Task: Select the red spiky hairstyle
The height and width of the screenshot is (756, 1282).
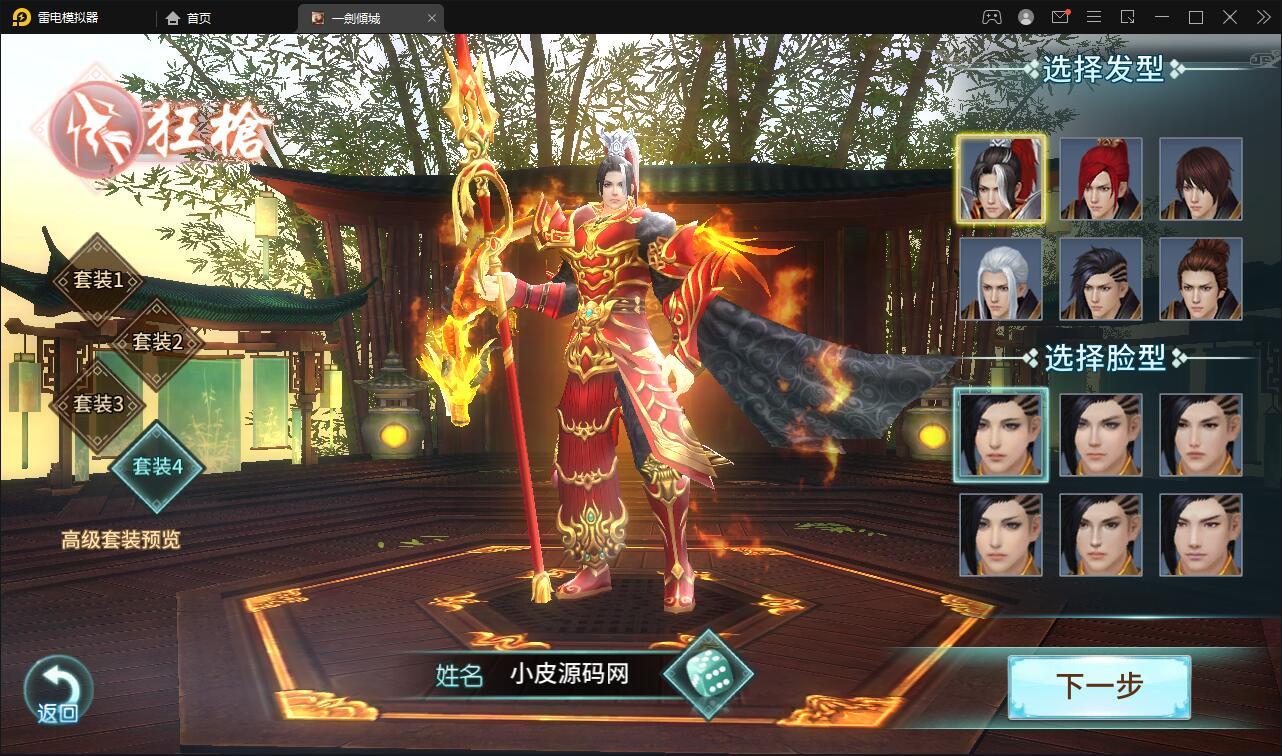Action: [x=1100, y=178]
